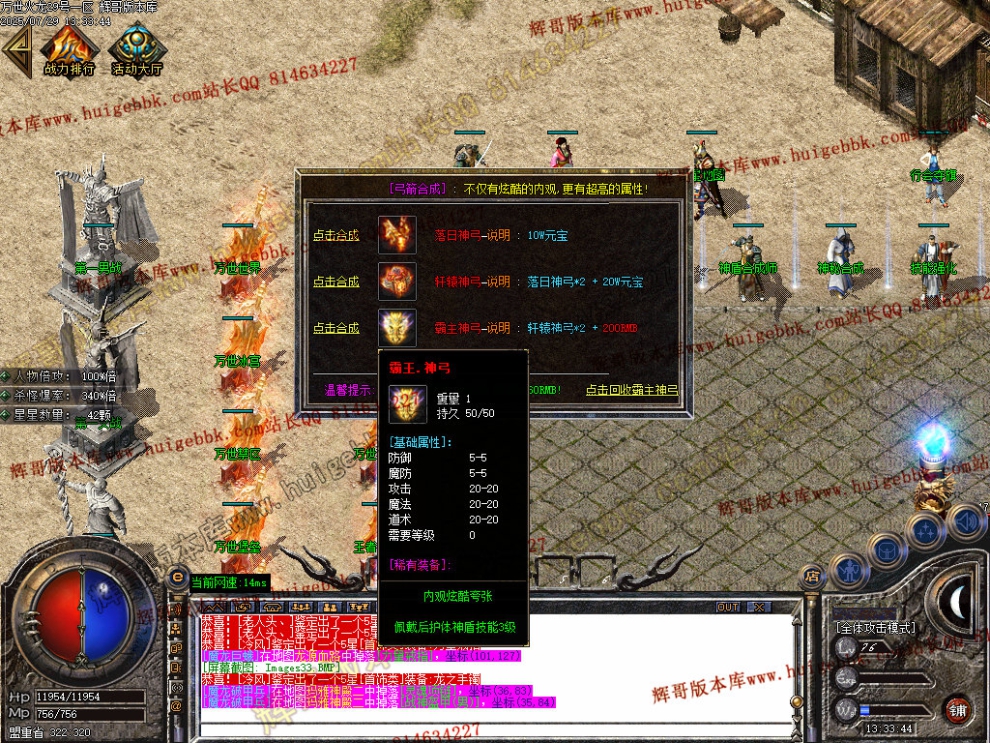Select the 轩辕神弓 item icon
Image resolution: width=990 pixels, height=743 pixels.
pos(397,282)
